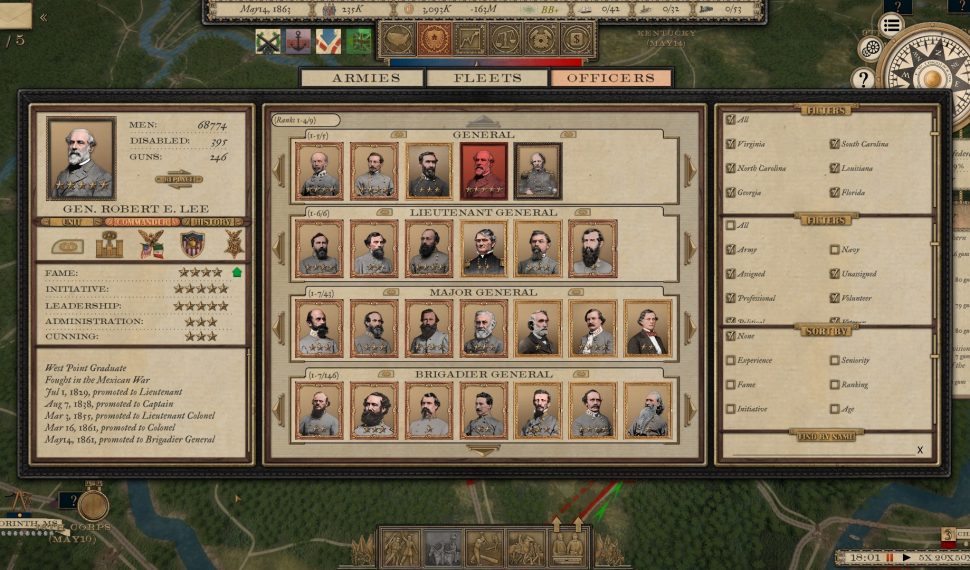Open the Fleets tab

click(x=487, y=78)
